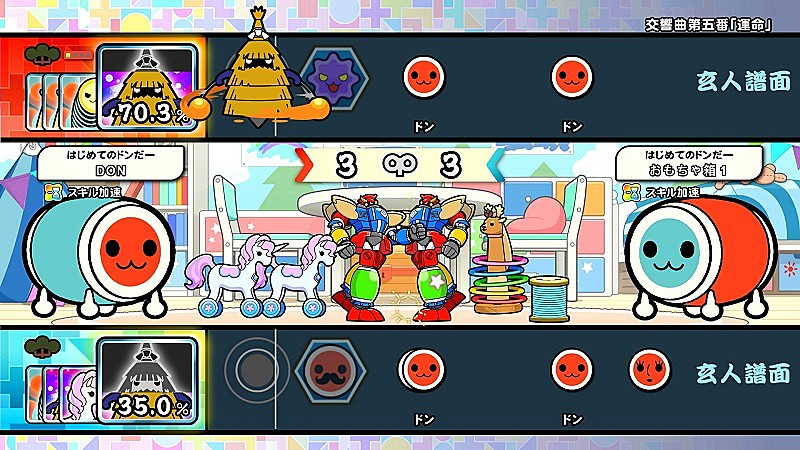Click the grey hit-target circle in the lower lane
Image resolution: width=800 pixels, height=450 pixels.
257,370
